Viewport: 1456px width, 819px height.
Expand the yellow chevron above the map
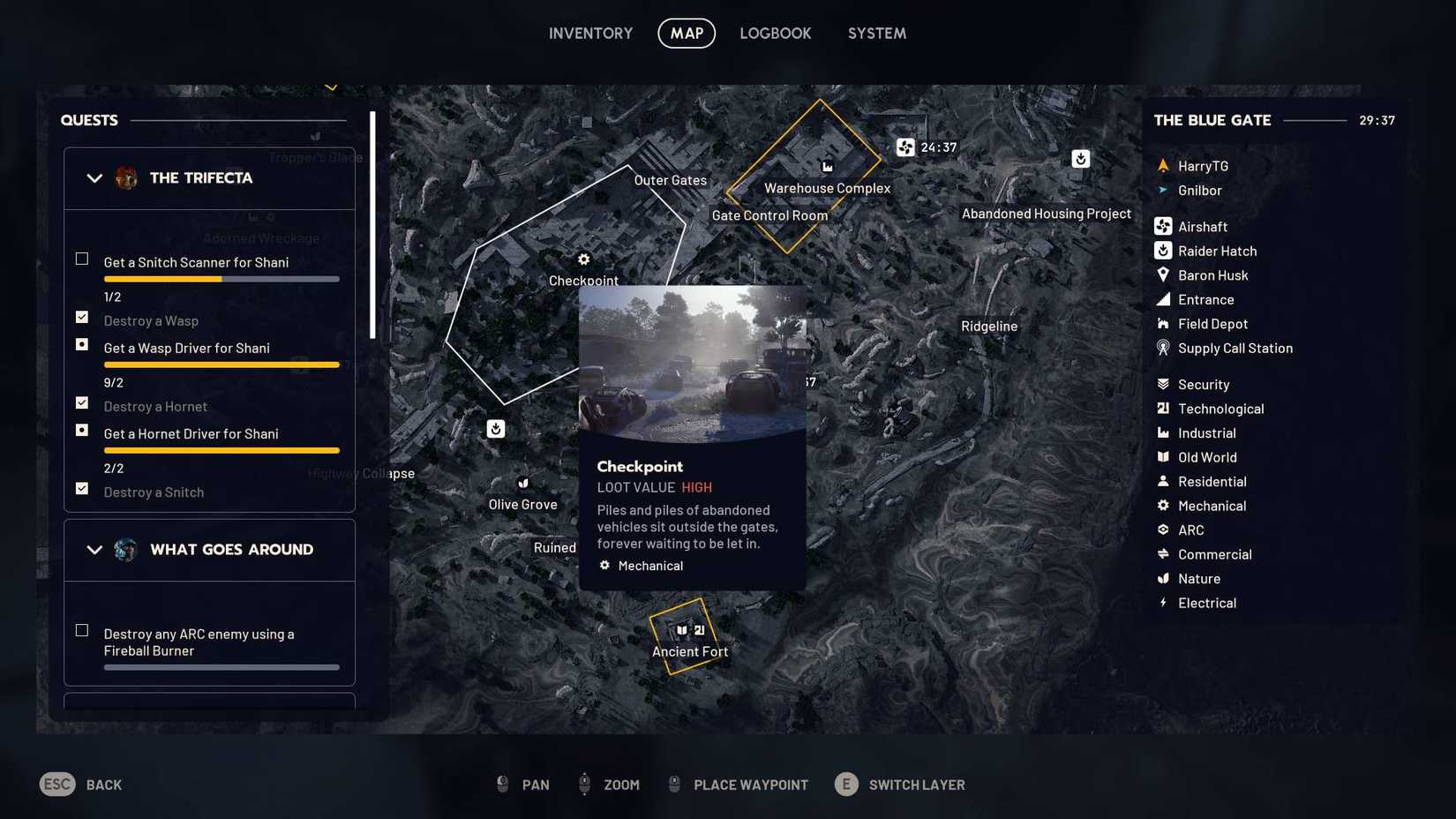pyautogui.click(x=332, y=86)
